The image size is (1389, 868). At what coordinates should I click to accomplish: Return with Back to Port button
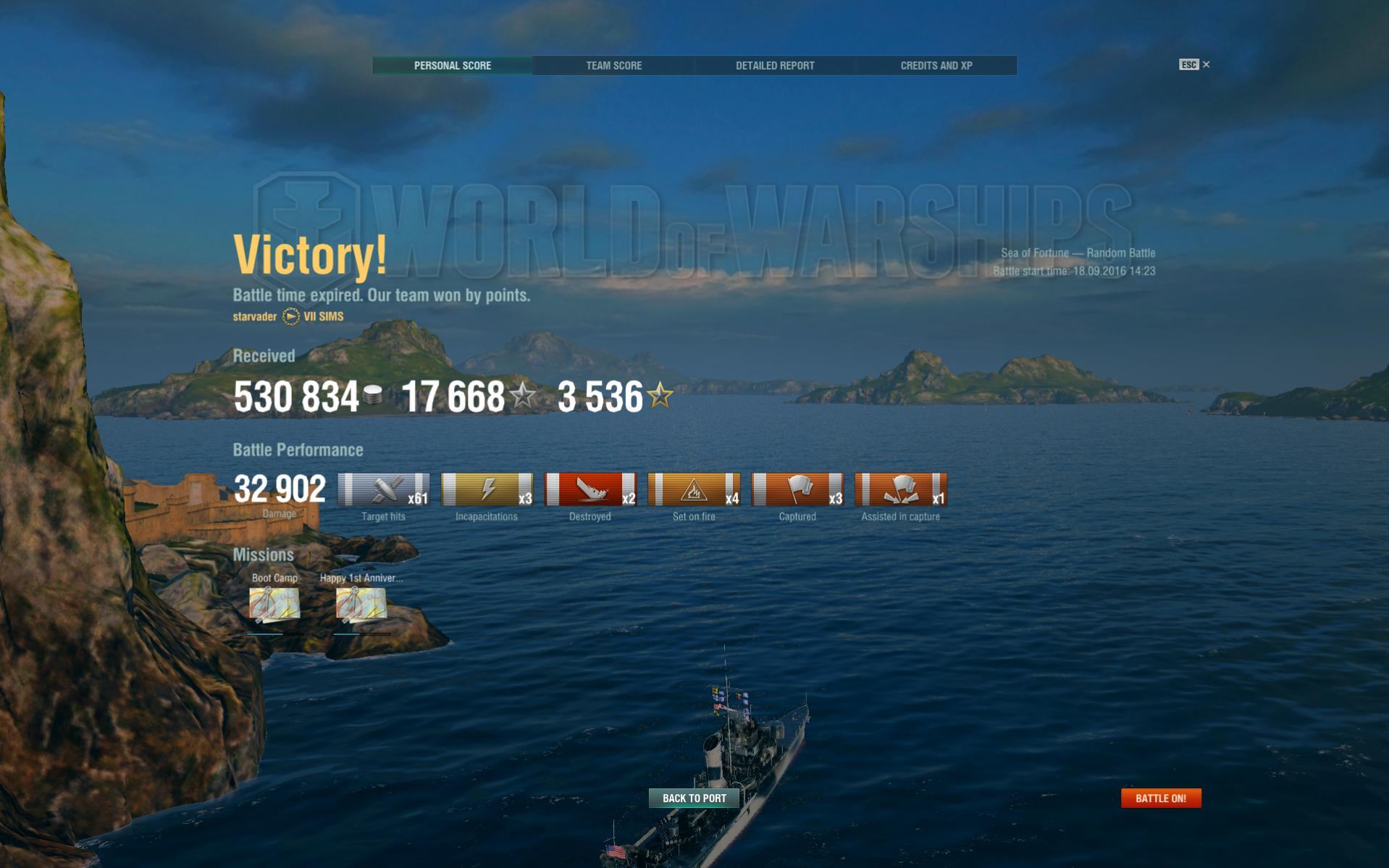click(694, 798)
